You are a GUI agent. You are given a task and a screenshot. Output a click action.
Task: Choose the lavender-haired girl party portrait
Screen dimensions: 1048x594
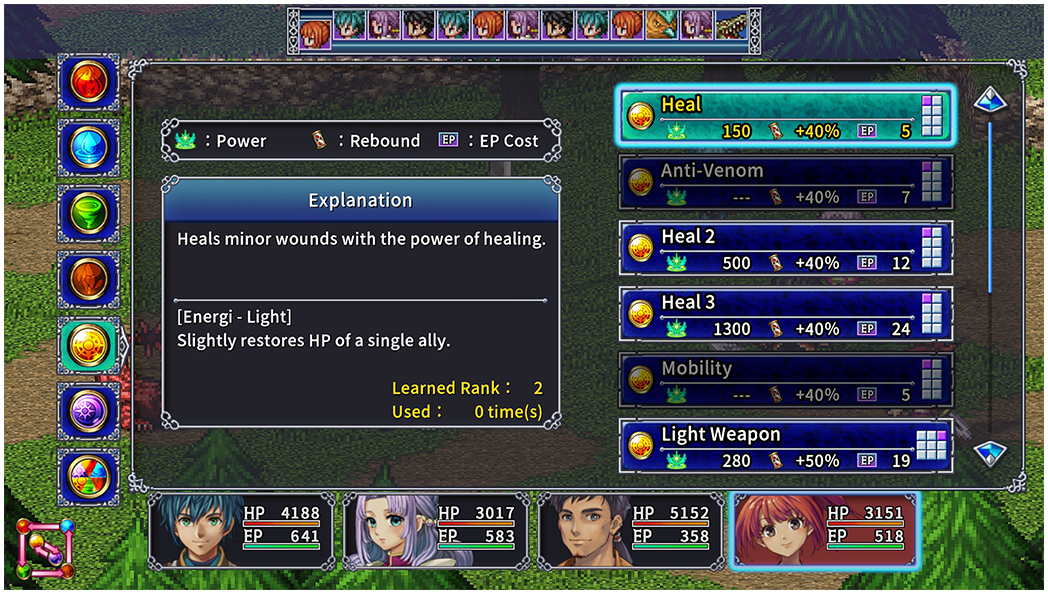(434, 531)
